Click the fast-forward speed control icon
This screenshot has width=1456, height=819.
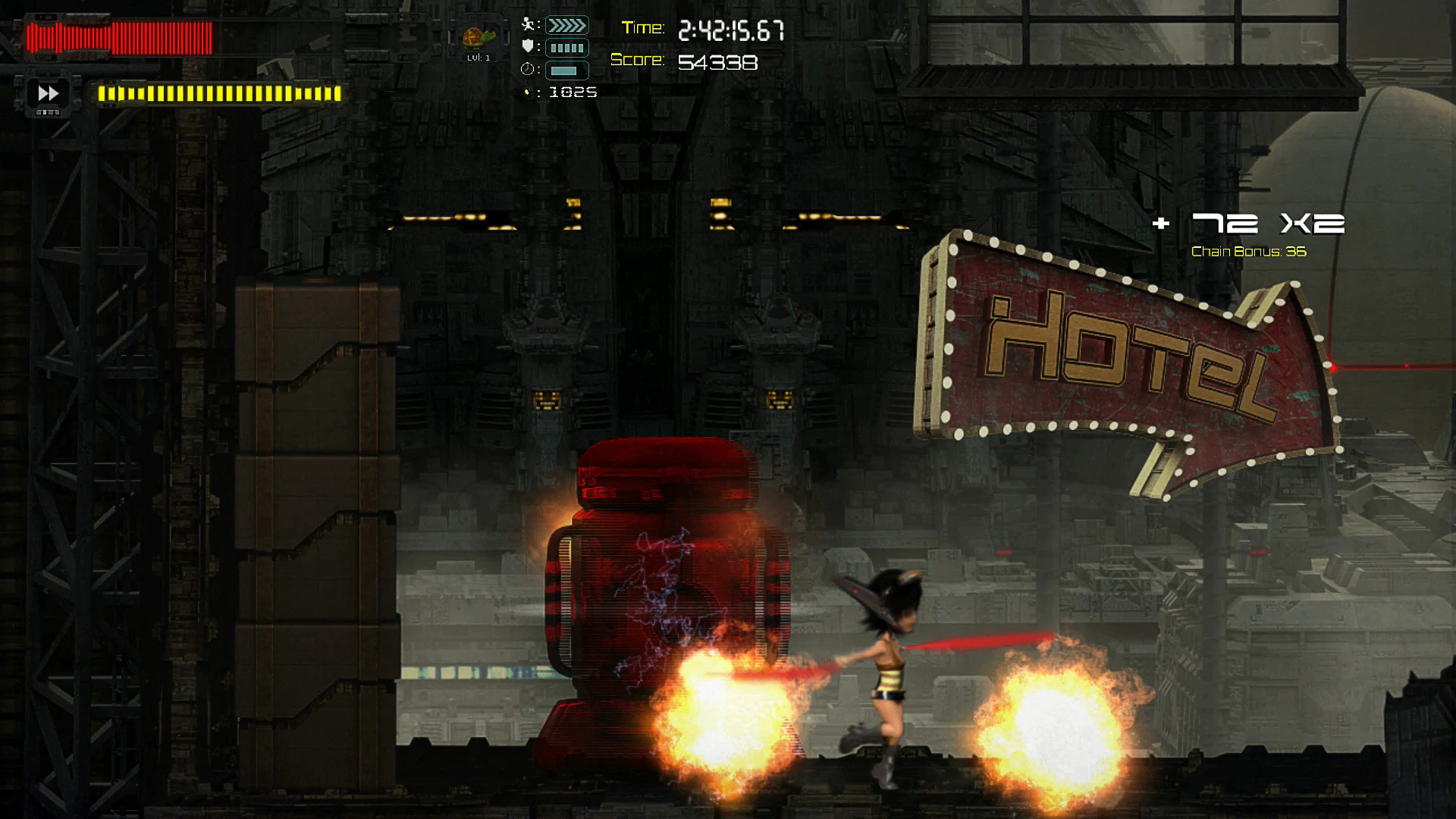point(49,94)
